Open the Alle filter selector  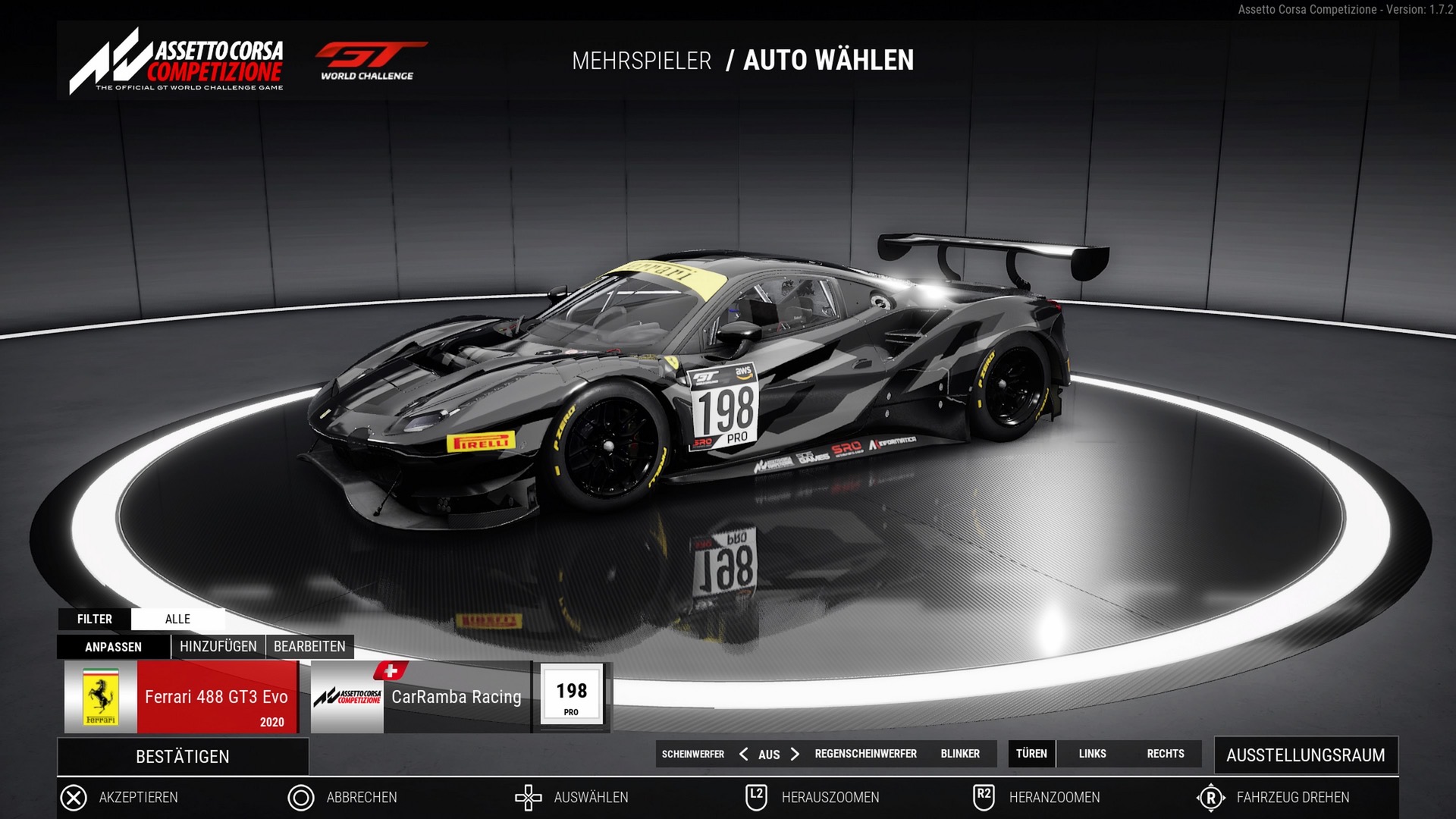click(x=177, y=619)
